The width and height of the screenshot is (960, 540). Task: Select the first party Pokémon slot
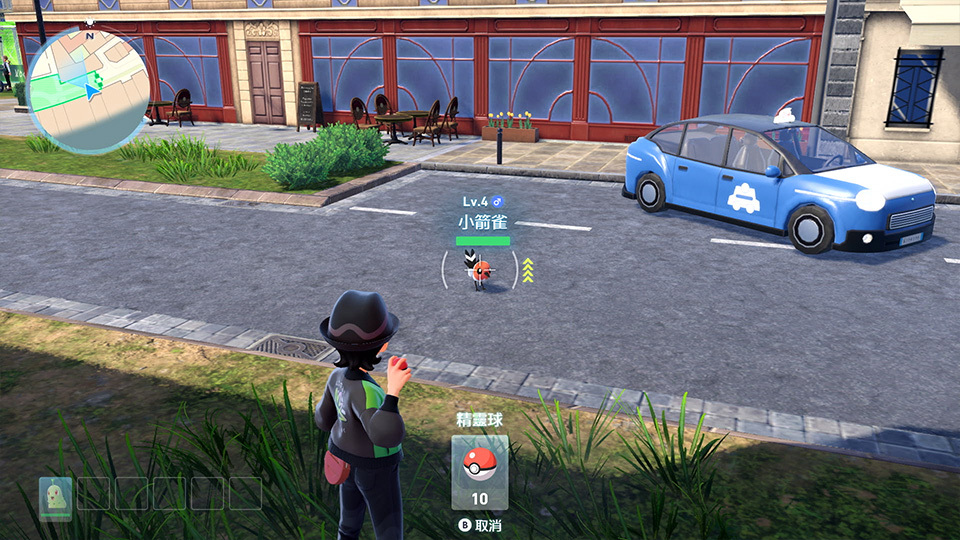pyautogui.click(x=55, y=494)
